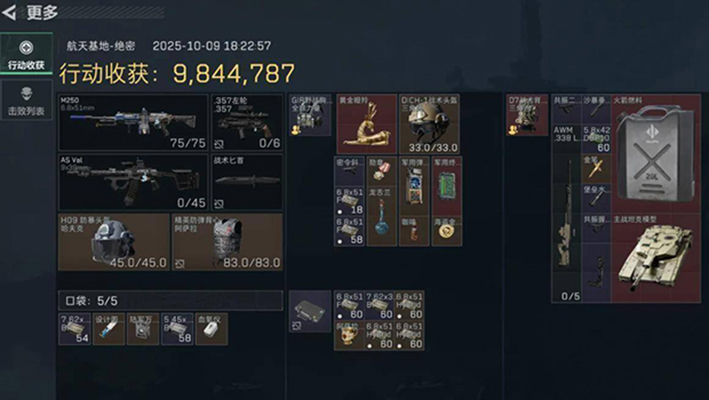Screen dimensions: 709x400
Task: Select the .357 revolver slot
Action: (246, 123)
